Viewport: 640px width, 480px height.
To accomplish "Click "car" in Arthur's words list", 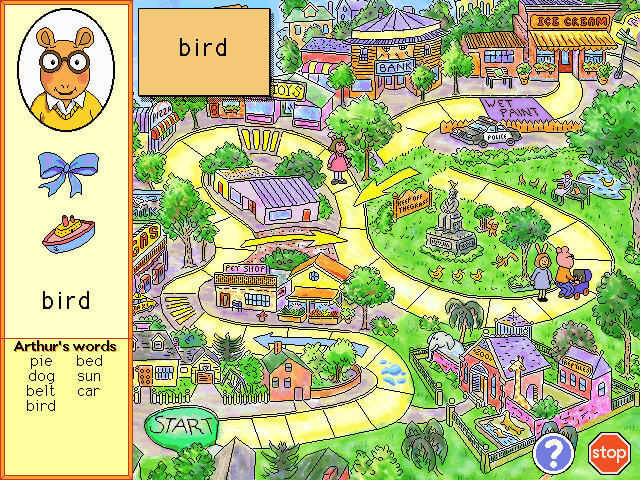I will 89,391.
